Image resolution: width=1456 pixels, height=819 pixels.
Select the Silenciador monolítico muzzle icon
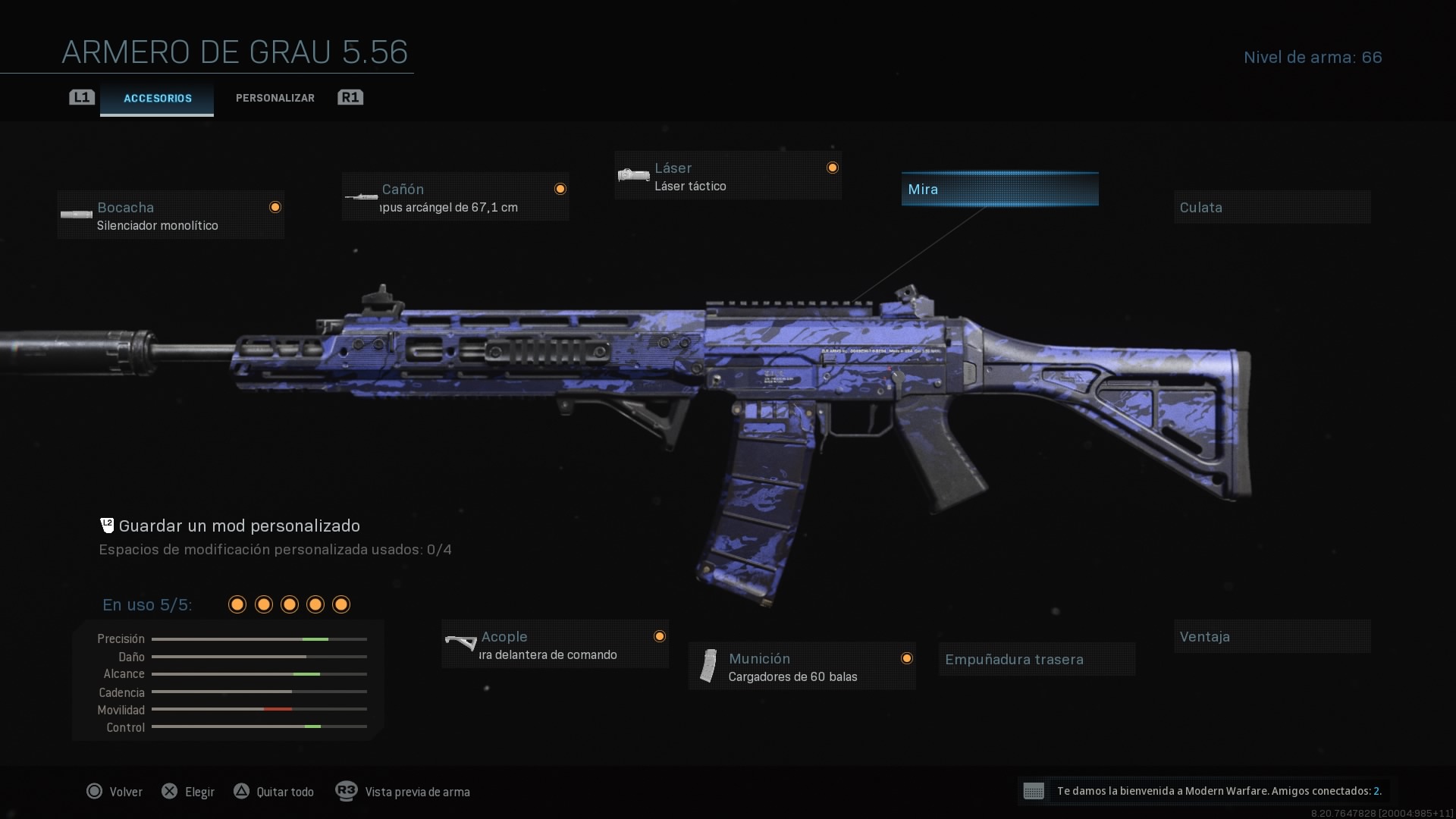(76, 215)
